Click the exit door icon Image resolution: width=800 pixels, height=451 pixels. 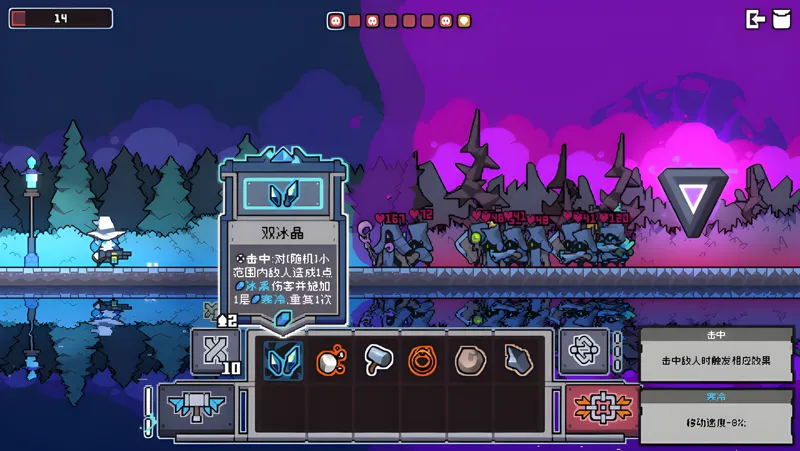(756, 19)
